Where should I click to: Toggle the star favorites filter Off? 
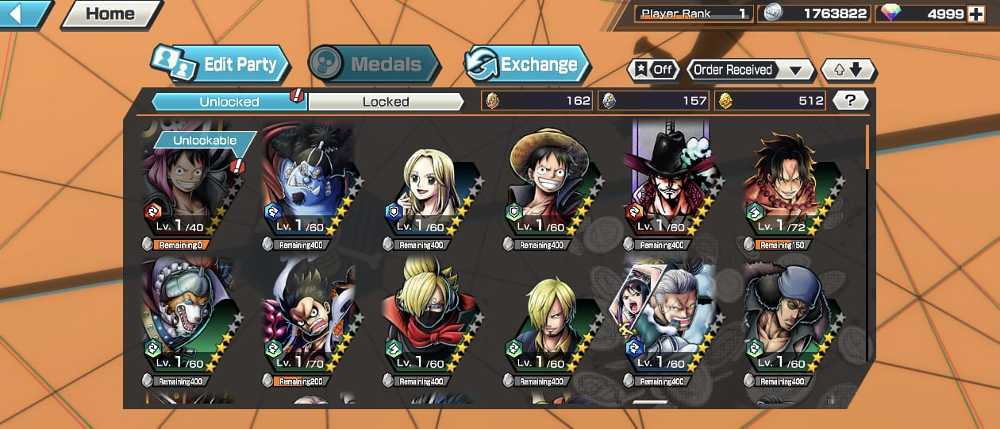652,70
